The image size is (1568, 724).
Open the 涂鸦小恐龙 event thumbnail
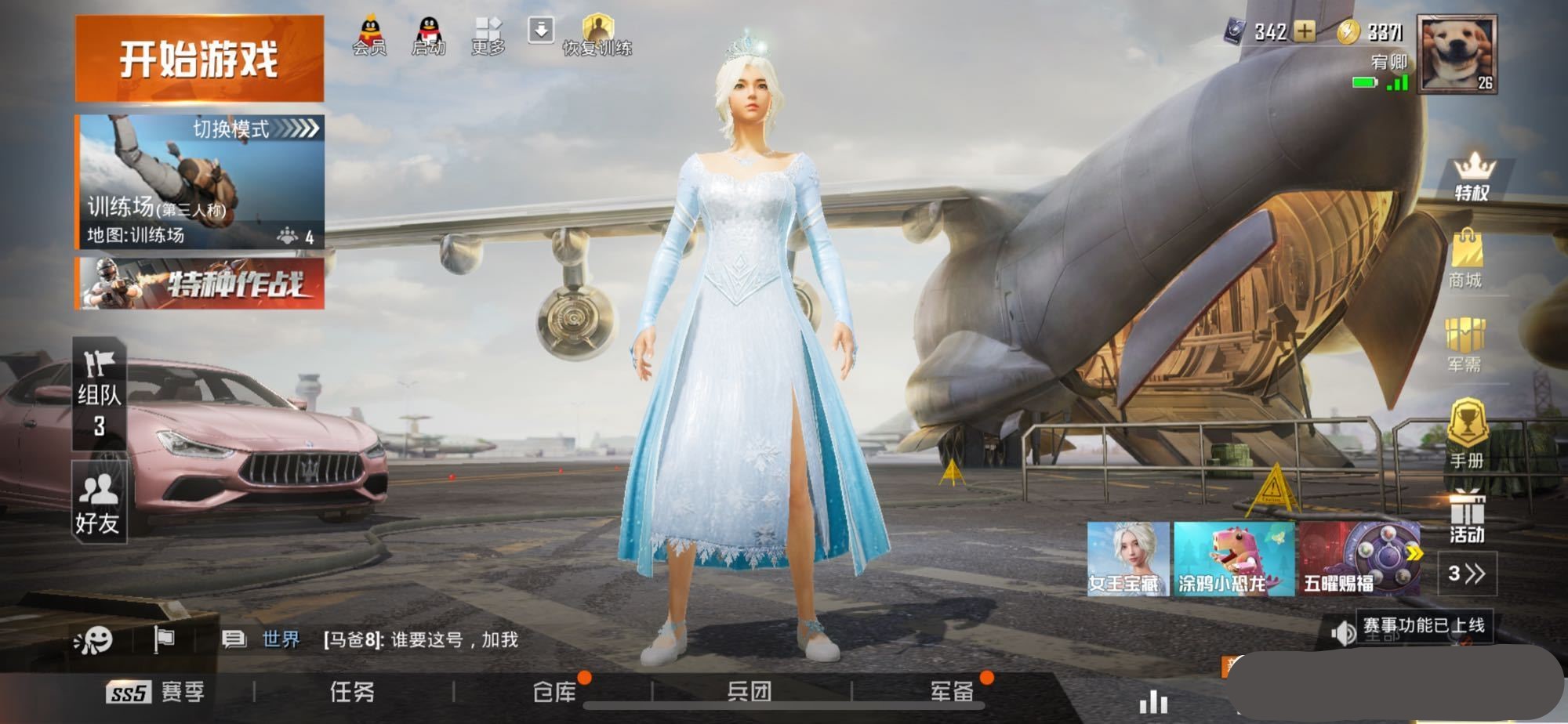click(1233, 559)
